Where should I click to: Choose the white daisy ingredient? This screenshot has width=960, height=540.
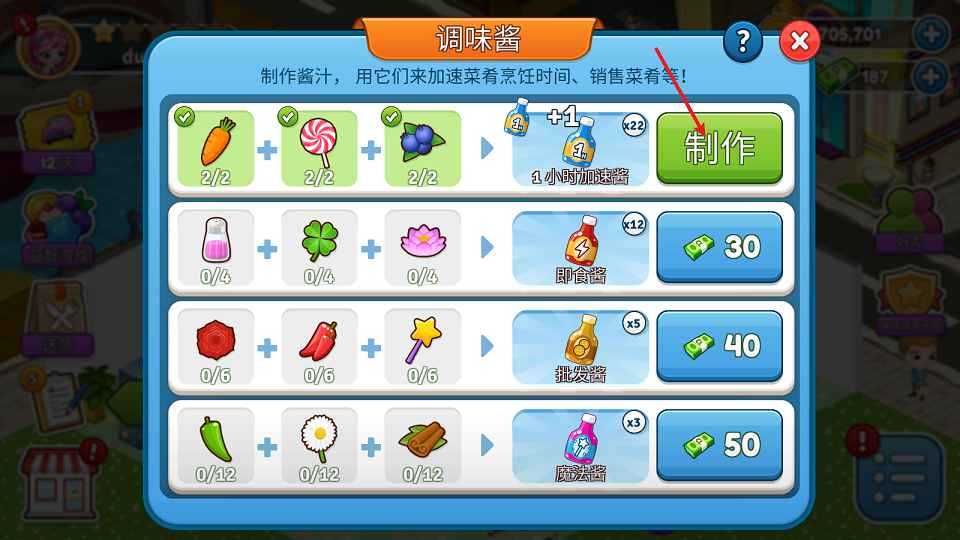(319, 445)
